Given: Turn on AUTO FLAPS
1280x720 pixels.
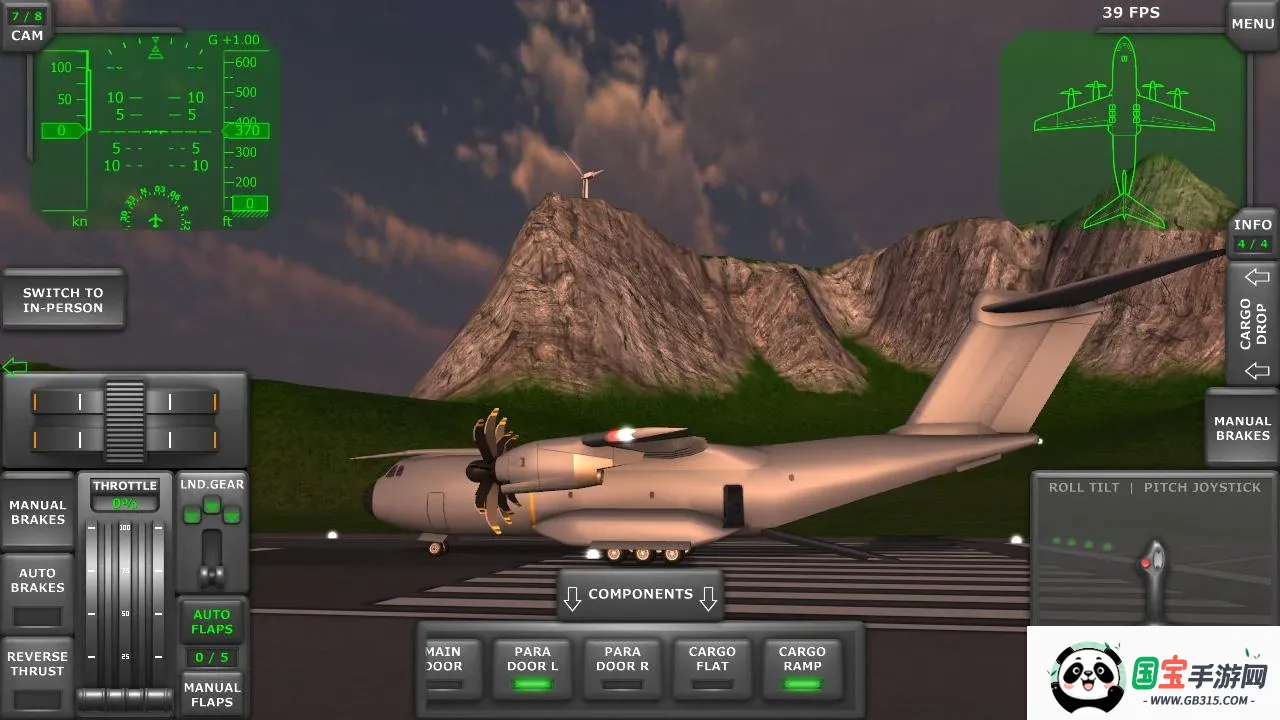Looking at the screenshot, I should (212, 621).
